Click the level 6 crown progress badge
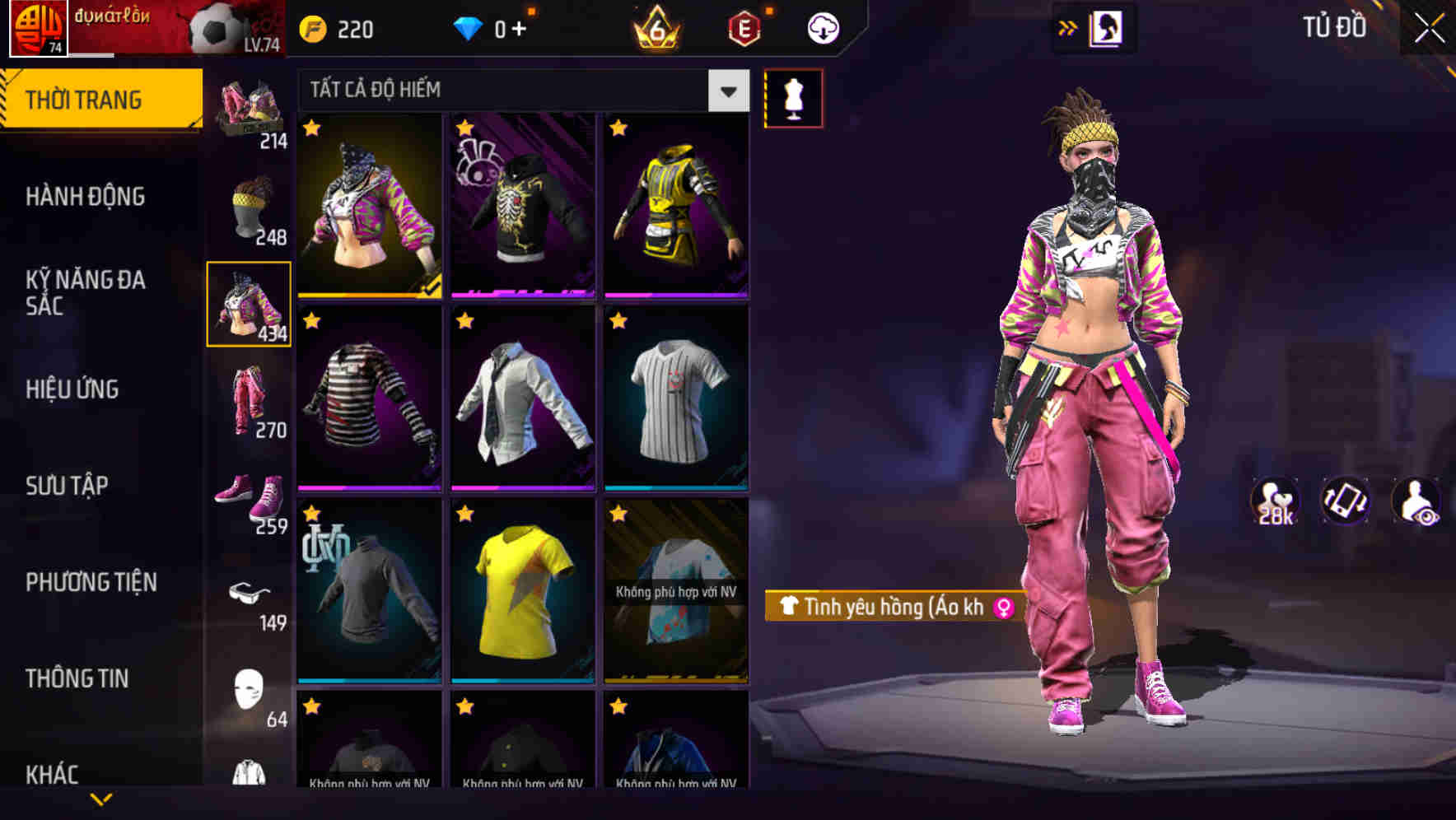Screen dimensions: 1456x820 pyautogui.click(x=656, y=27)
